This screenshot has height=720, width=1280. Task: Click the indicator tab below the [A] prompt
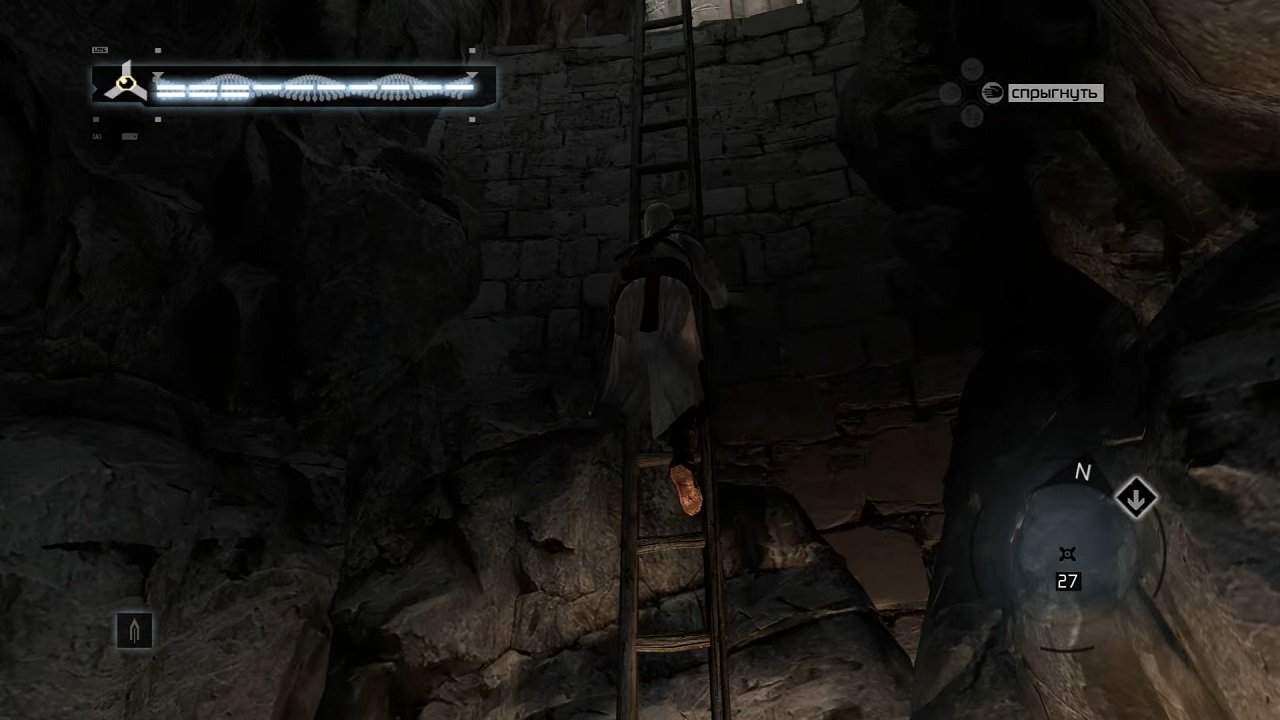tap(128, 136)
